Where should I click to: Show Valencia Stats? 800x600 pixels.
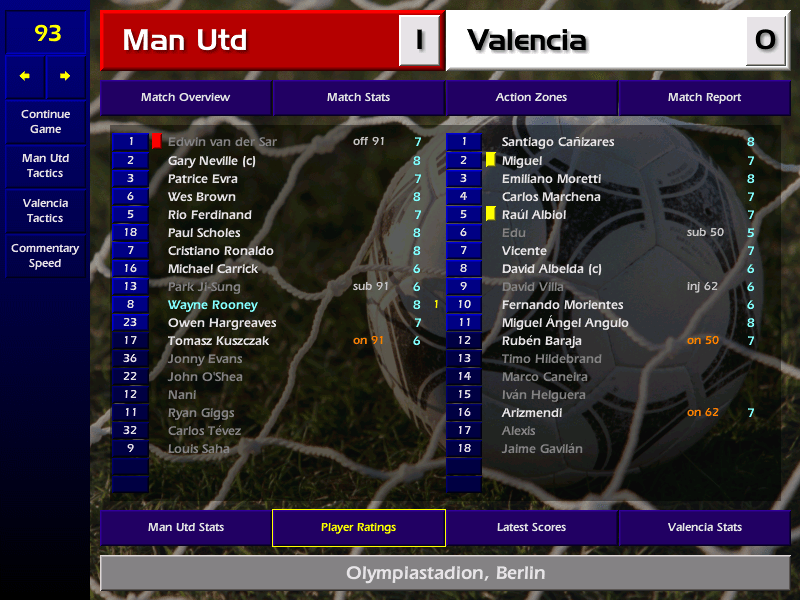coord(704,528)
